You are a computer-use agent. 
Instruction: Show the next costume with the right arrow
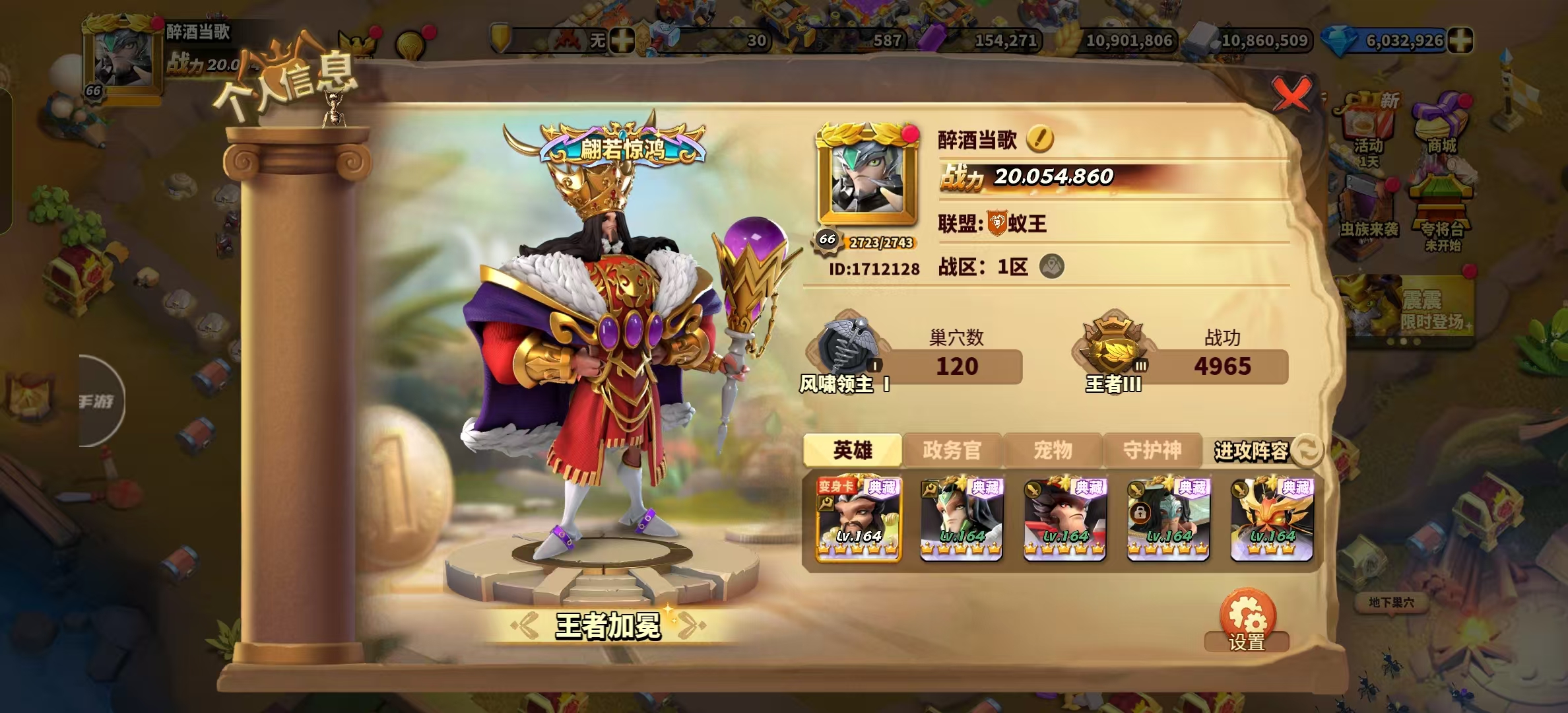[x=690, y=625]
